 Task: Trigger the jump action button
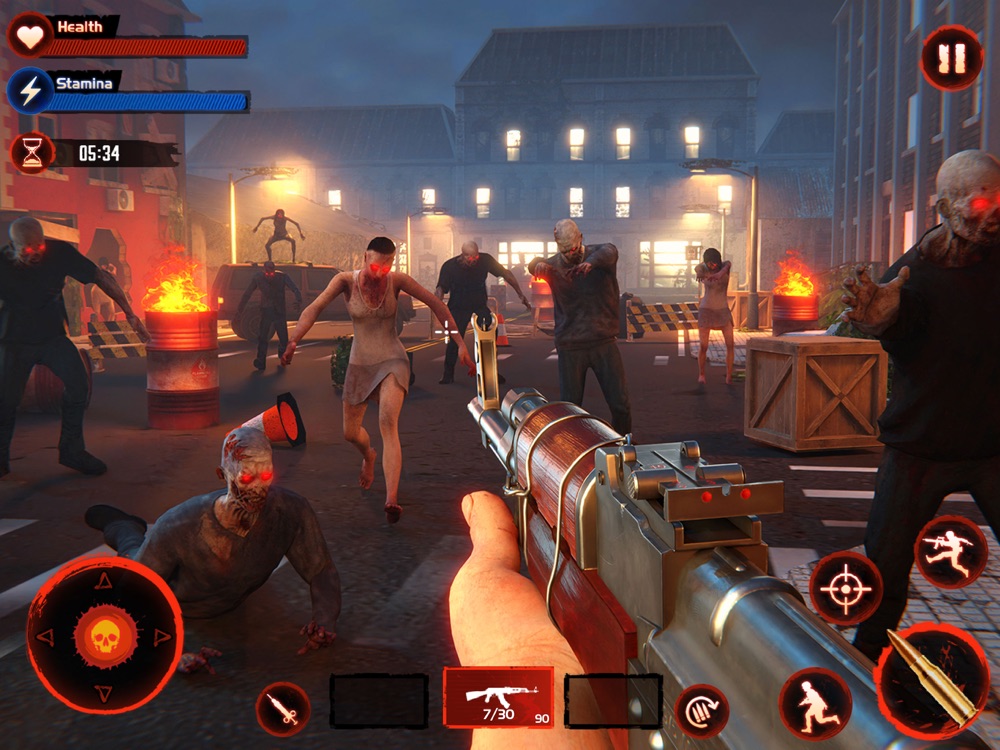pyautogui.click(x=950, y=552)
